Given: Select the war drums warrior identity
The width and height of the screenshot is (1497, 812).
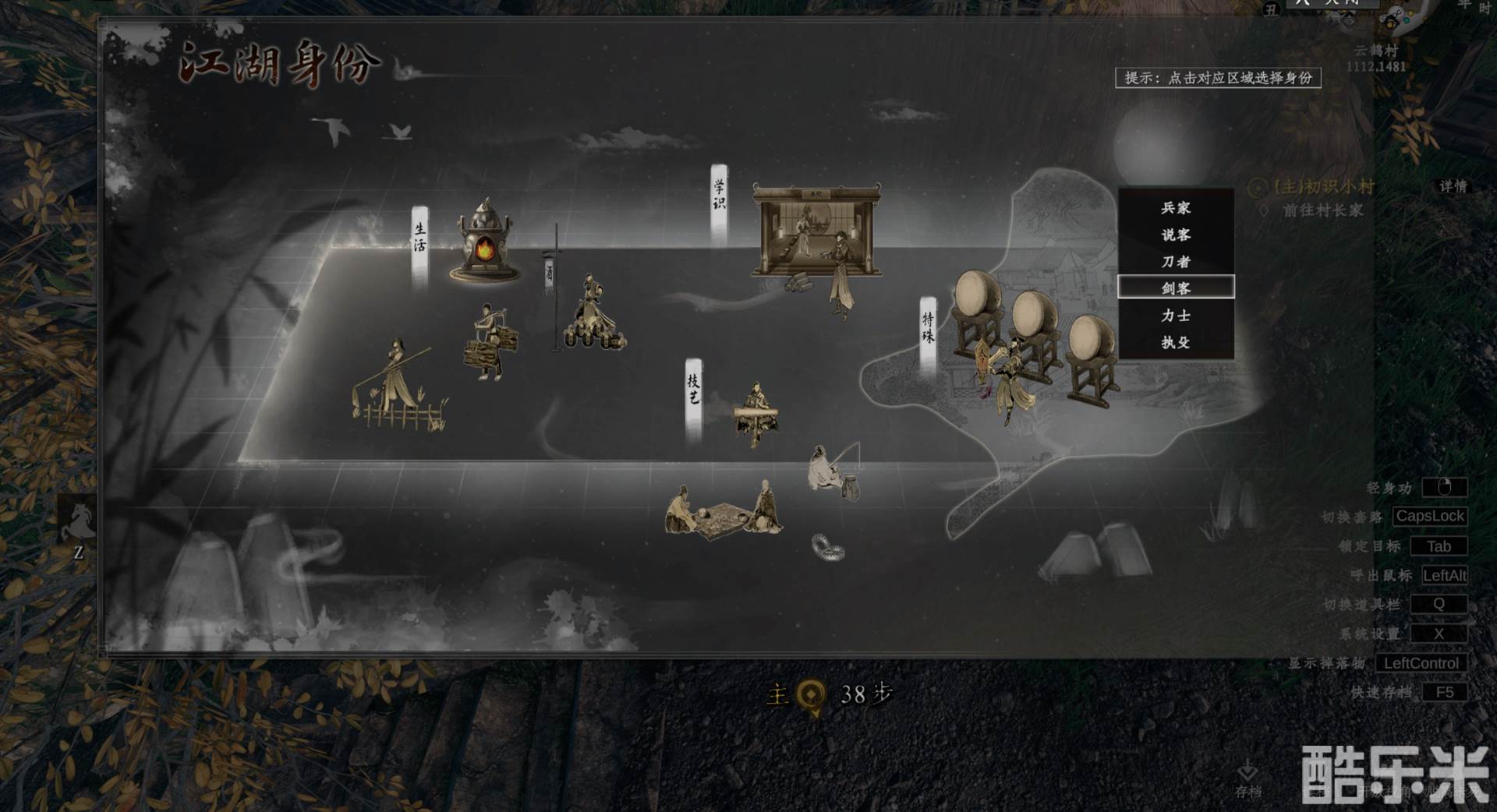Looking at the screenshot, I should click(x=1029, y=343).
